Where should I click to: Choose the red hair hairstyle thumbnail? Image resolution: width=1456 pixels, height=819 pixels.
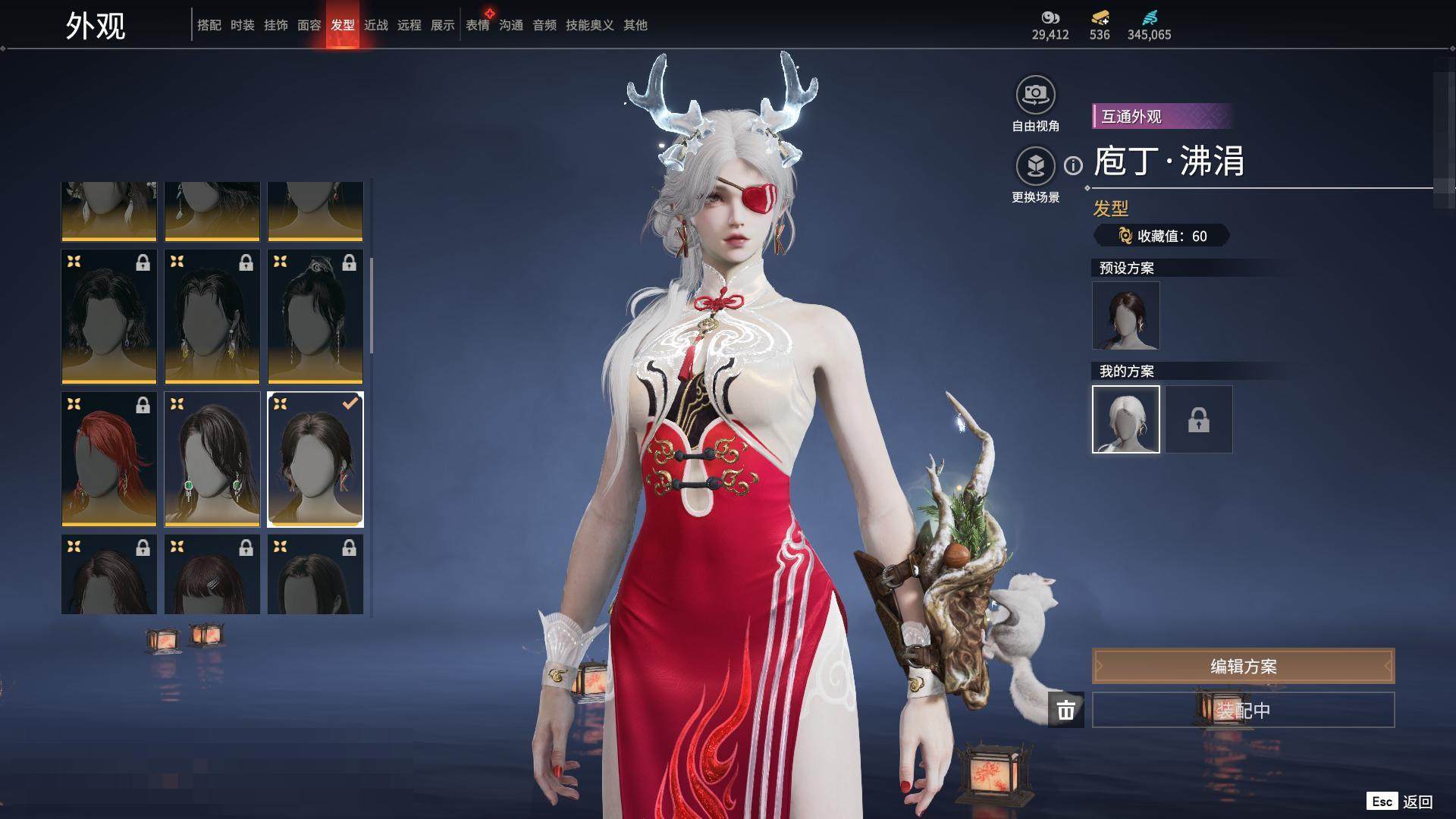click(108, 459)
